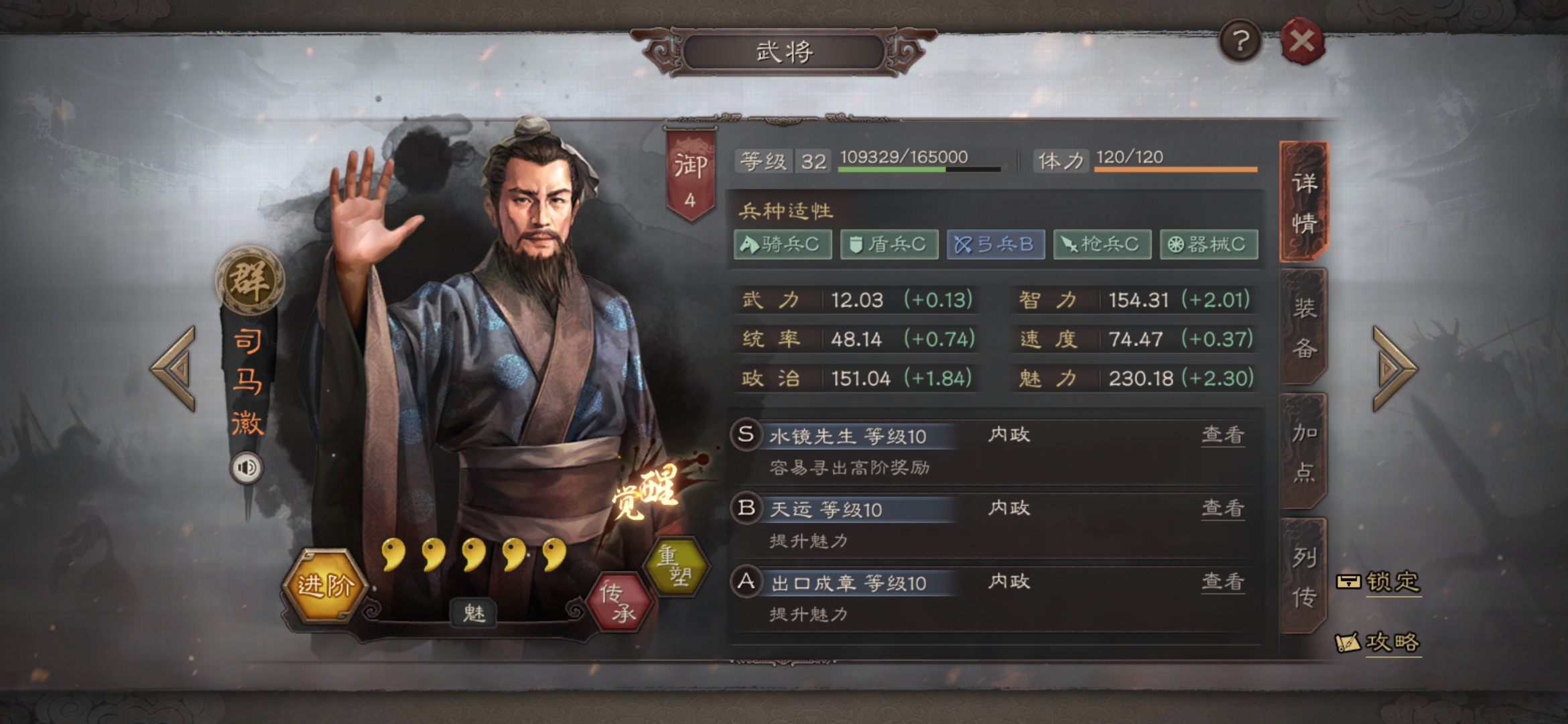Select the 弓兵B archer aptitude icon
Screen dimensions: 1568x724
pyautogui.click(x=994, y=244)
